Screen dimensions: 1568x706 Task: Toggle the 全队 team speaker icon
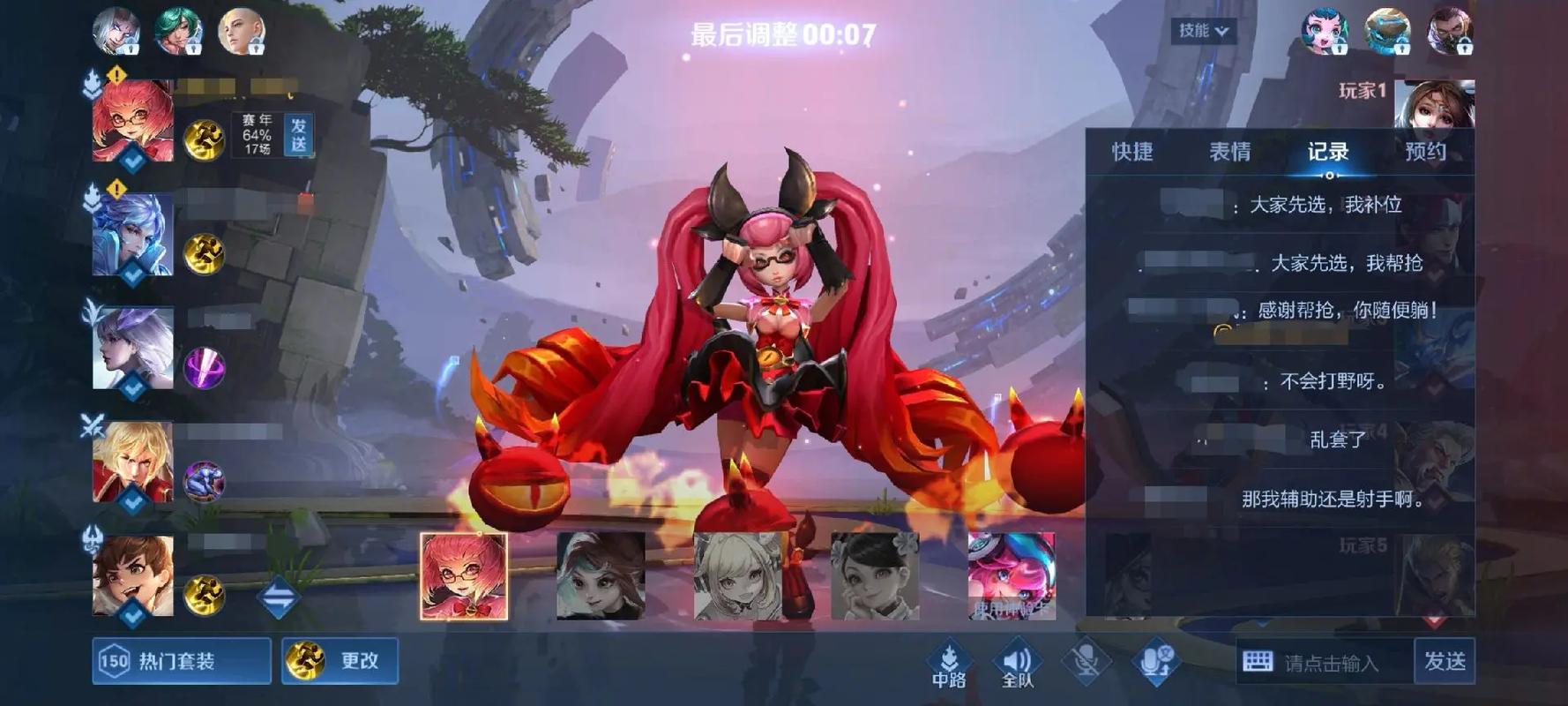1017,663
